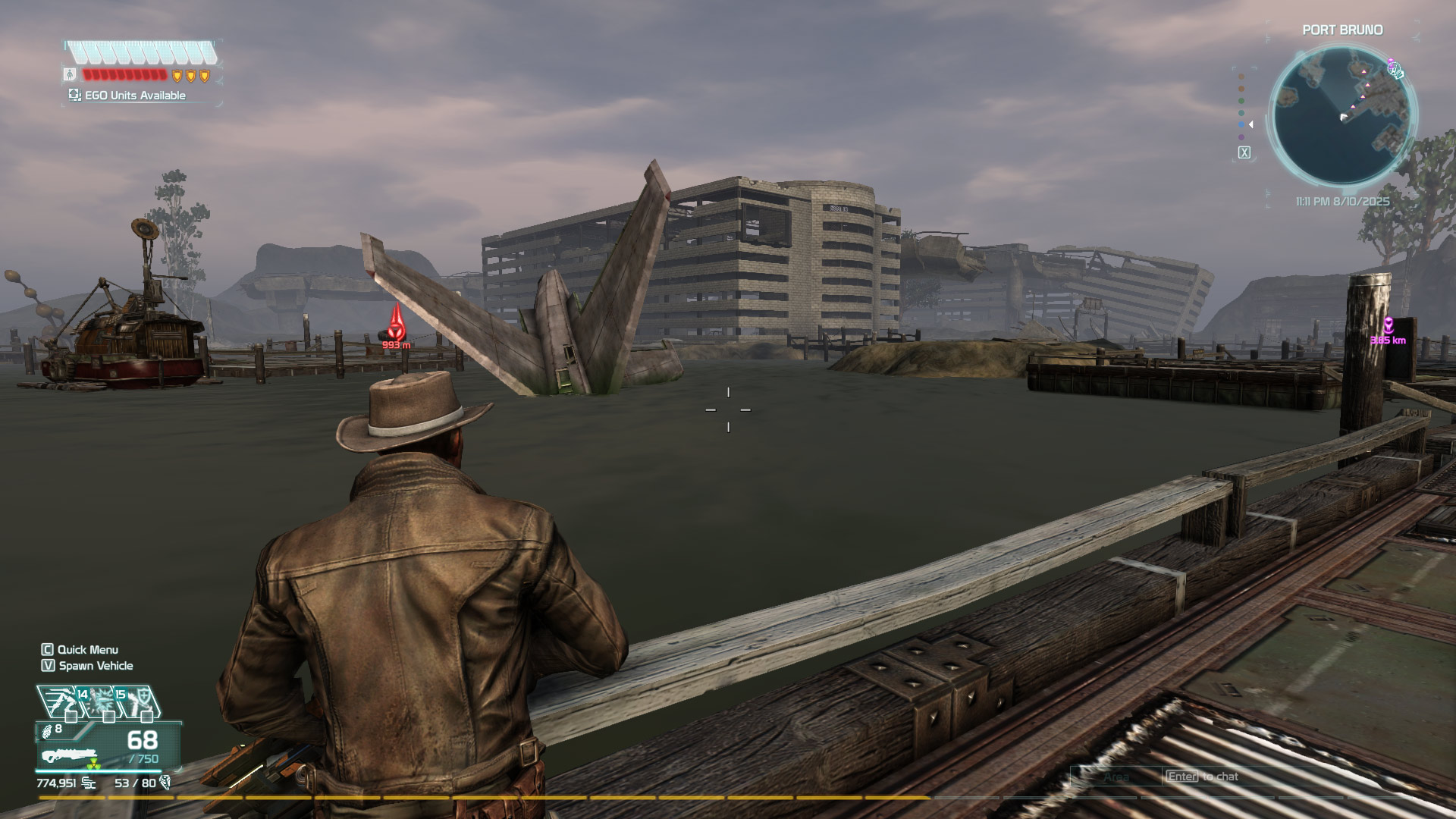The width and height of the screenshot is (1456, 819).
Task: Choose the blue dot in minimap loadout list
Action: click(1241, 124)
